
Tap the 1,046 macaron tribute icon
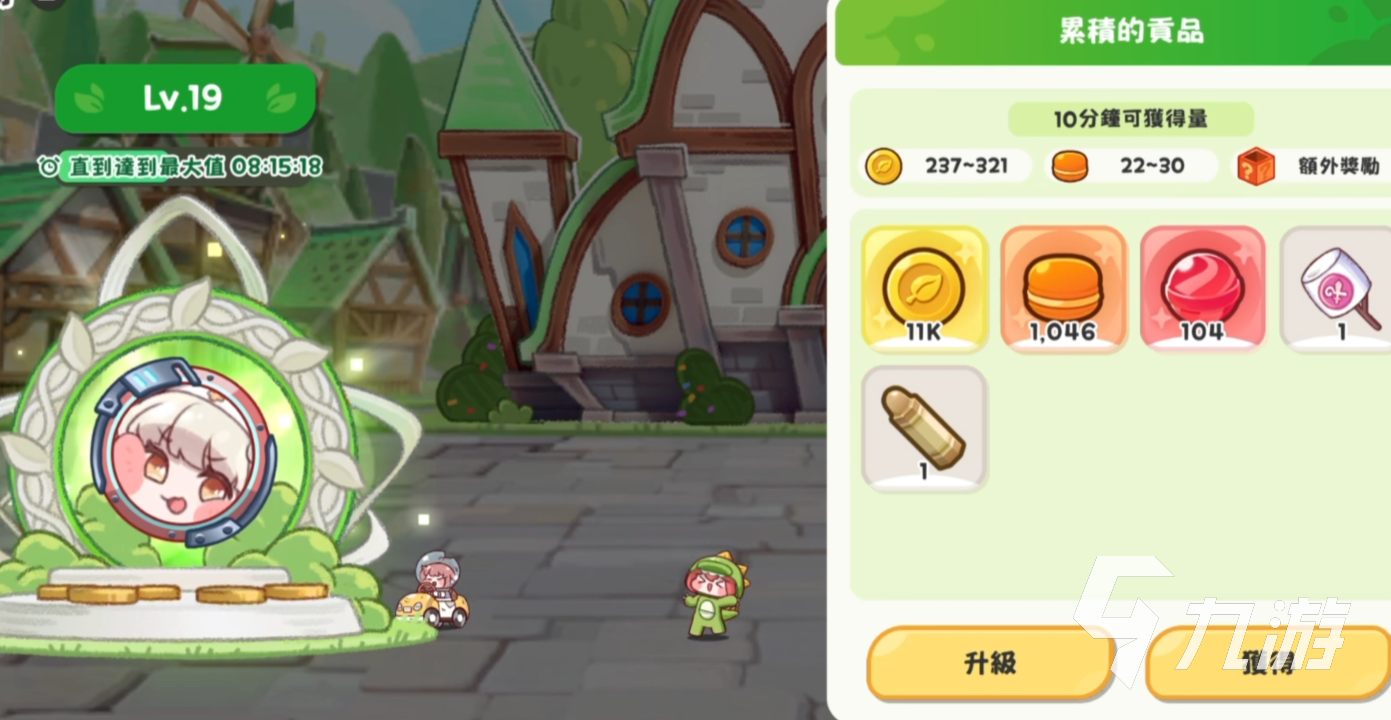[x=1063, y=288]
